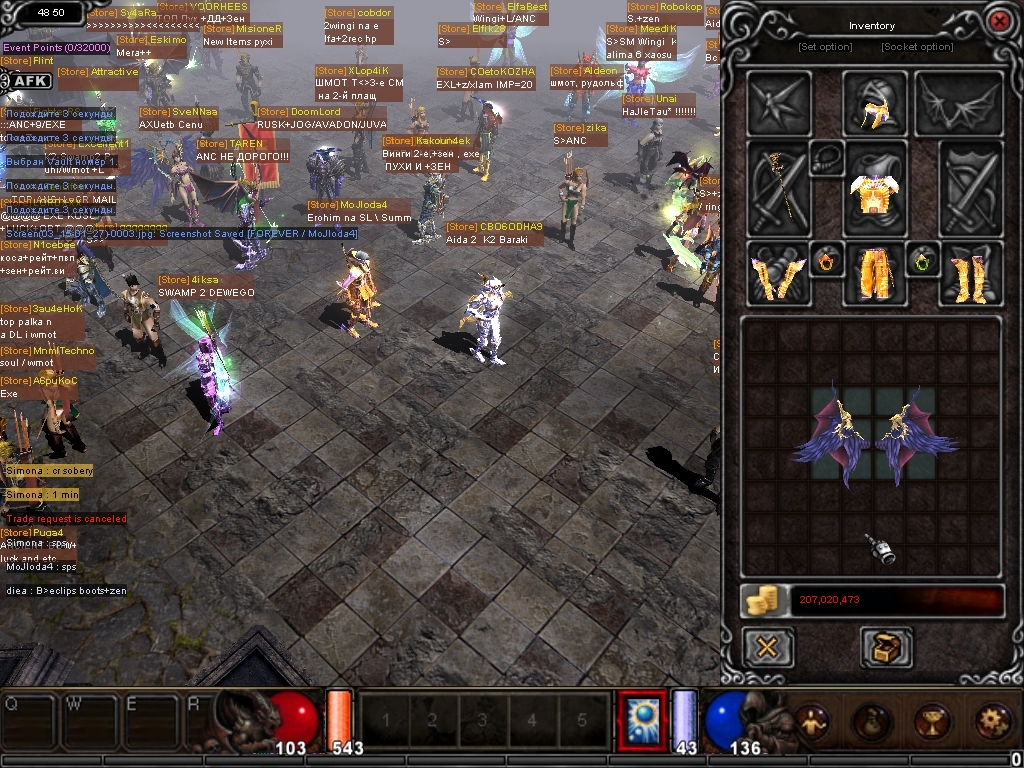Open the inventory bag icon on the bar
The height and width of the screenshot is (768, 1024).
click(872, 720)
